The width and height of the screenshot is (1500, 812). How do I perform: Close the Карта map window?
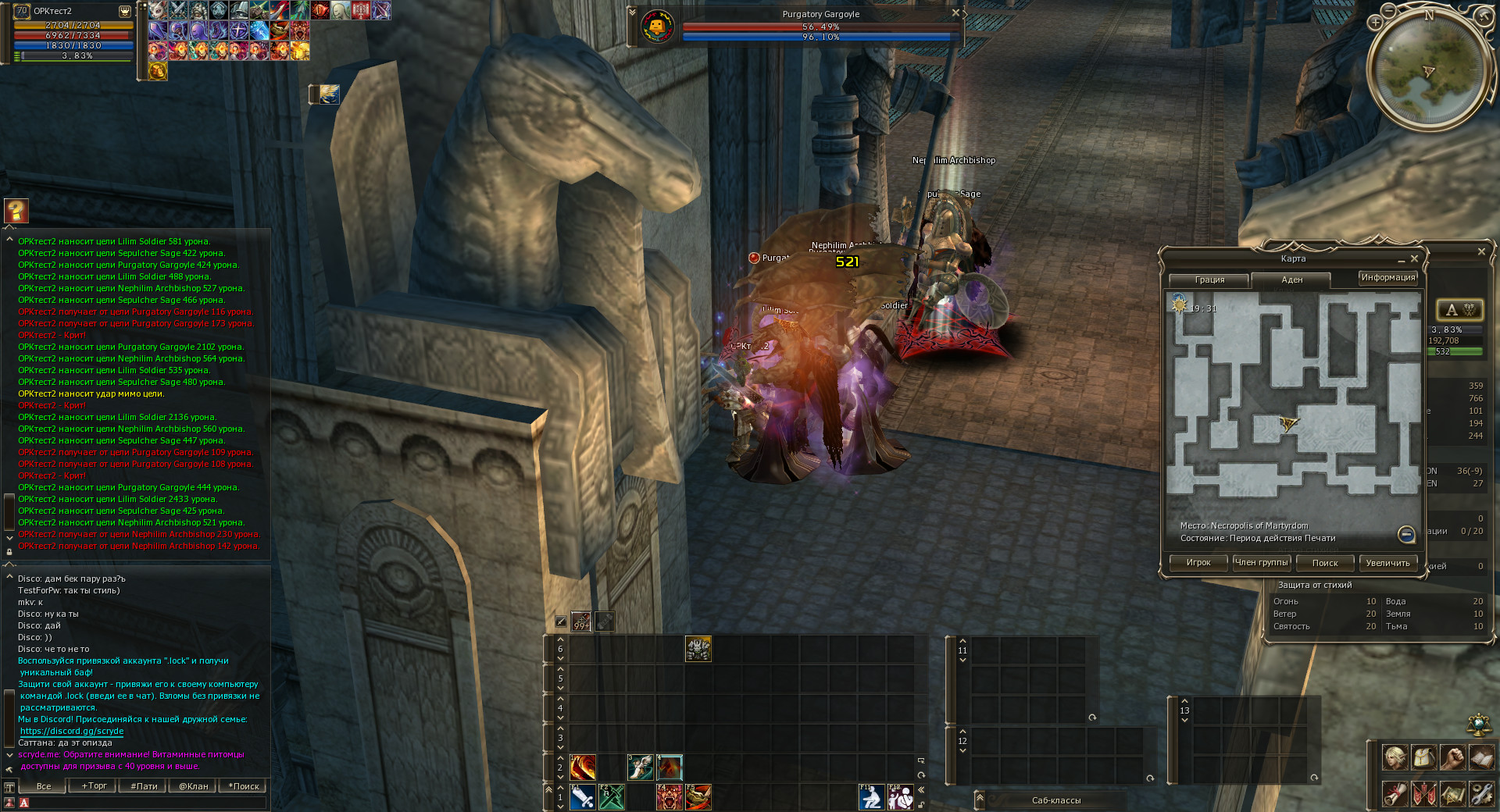click(1414, 258)
